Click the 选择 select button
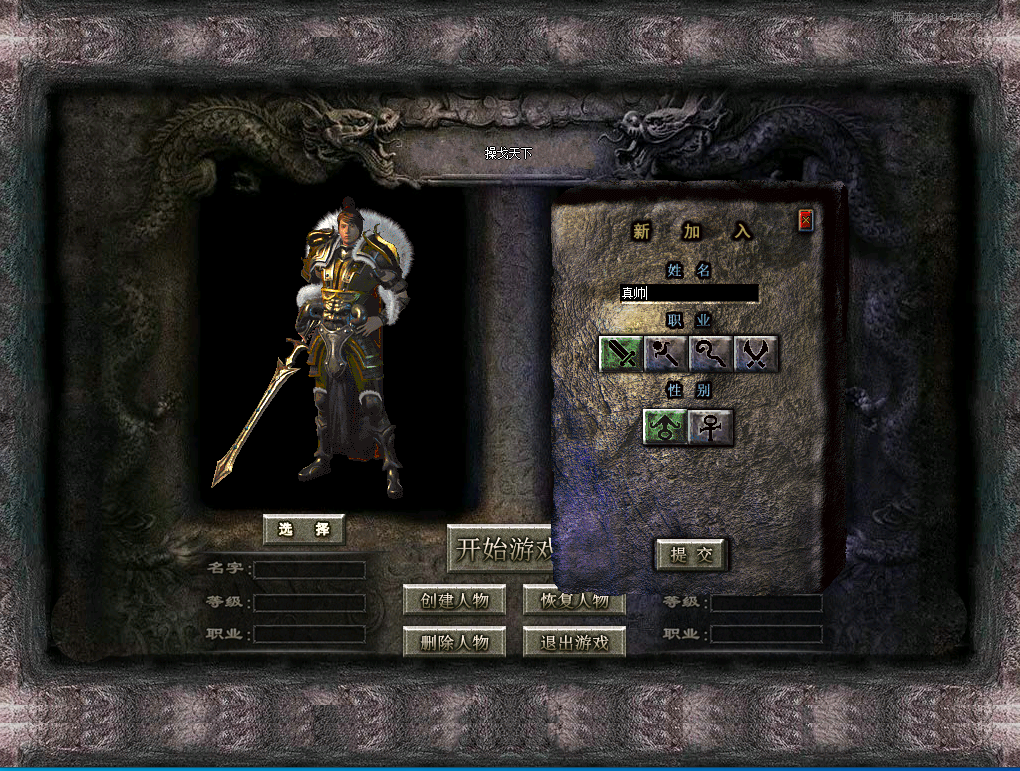The height and width of the screenshot is (771, 1020). (x=304, y=529)
